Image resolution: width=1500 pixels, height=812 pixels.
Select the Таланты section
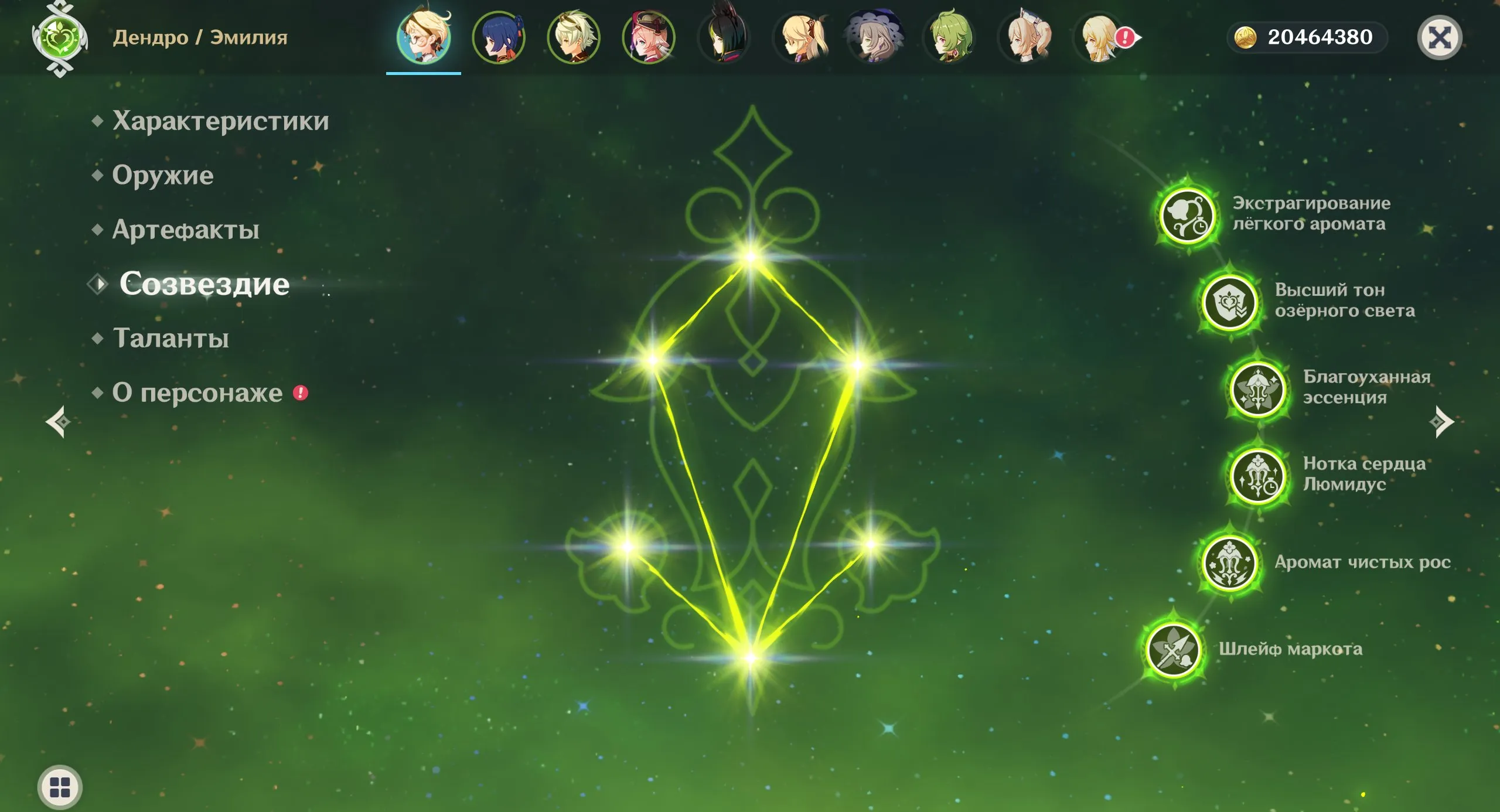(x=170, y=338)
